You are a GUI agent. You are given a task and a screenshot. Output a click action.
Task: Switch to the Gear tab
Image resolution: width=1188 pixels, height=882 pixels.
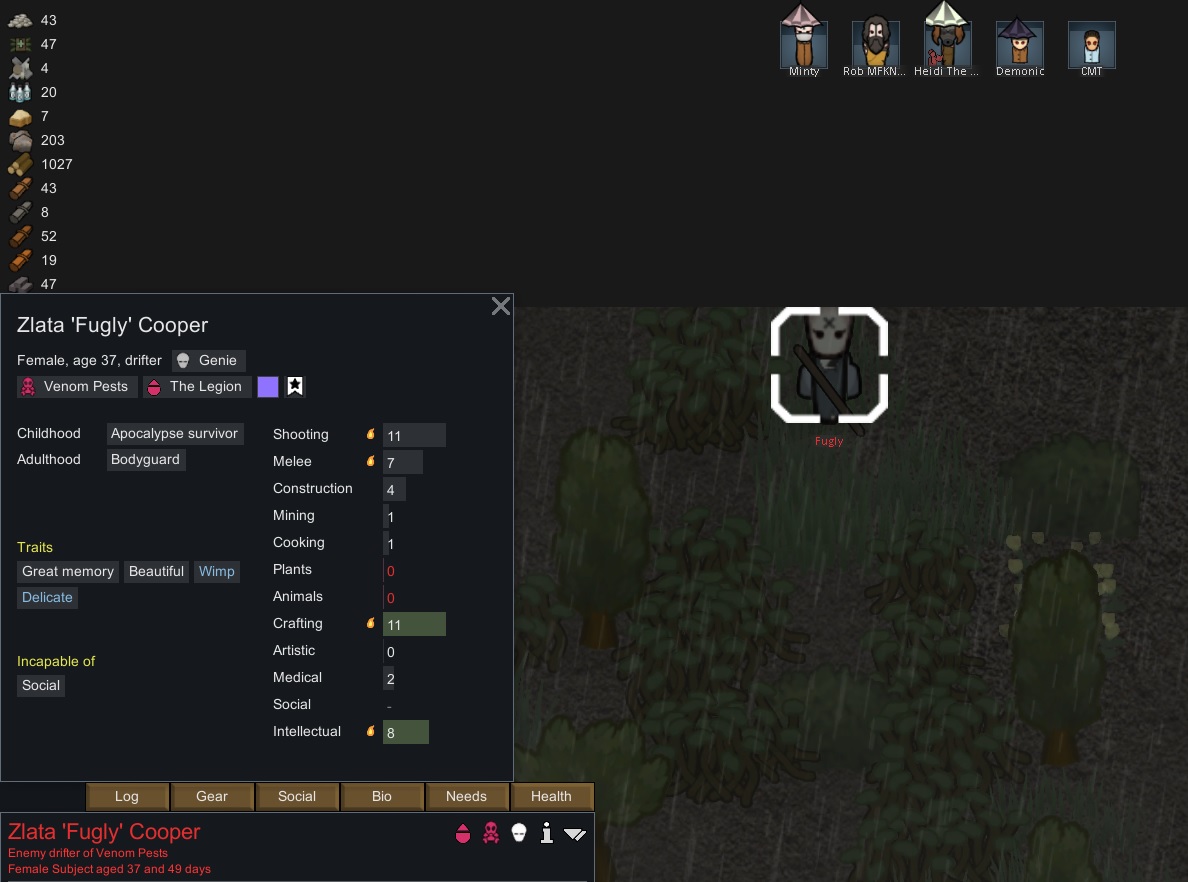click(212, 796)
